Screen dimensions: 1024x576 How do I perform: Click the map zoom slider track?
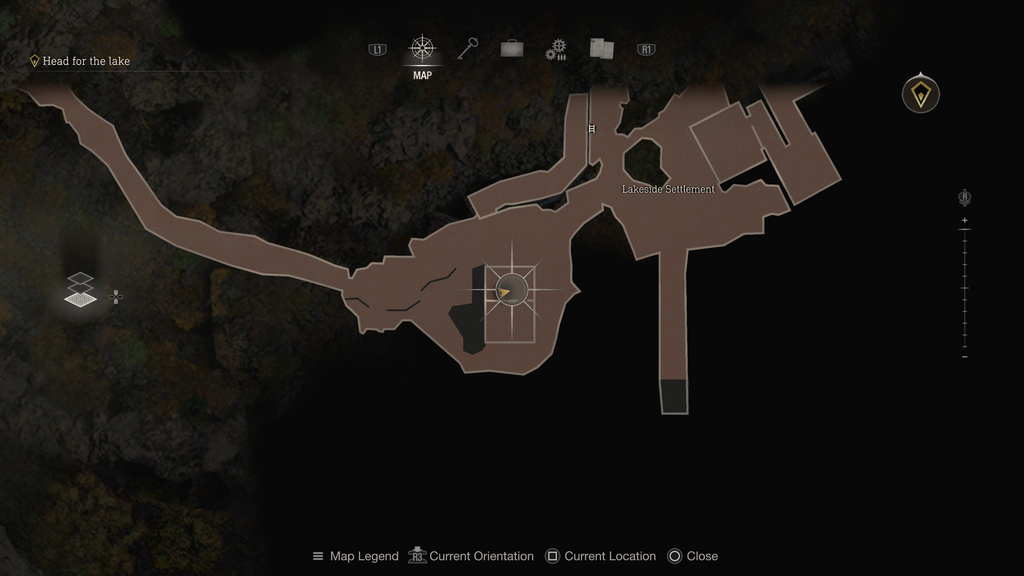pos(964,288)
